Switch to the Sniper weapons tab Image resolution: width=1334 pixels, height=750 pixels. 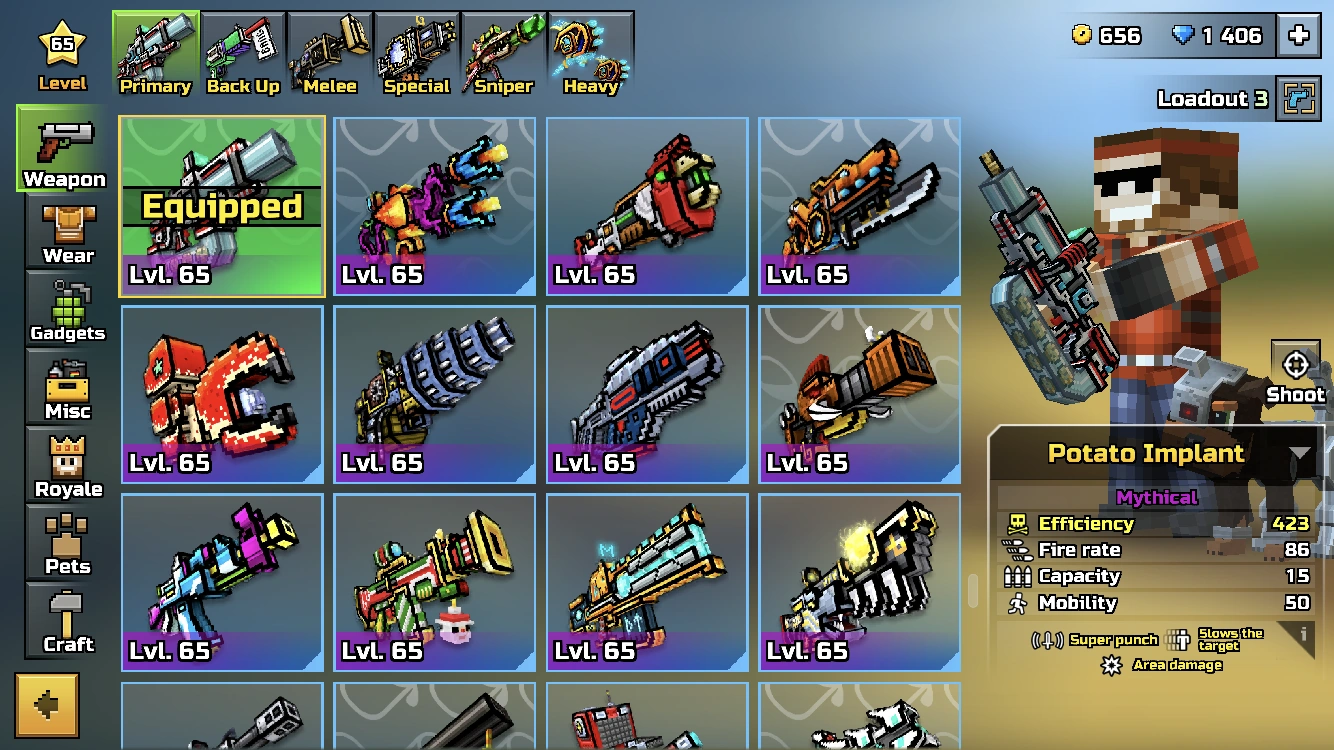pos(501,45)
